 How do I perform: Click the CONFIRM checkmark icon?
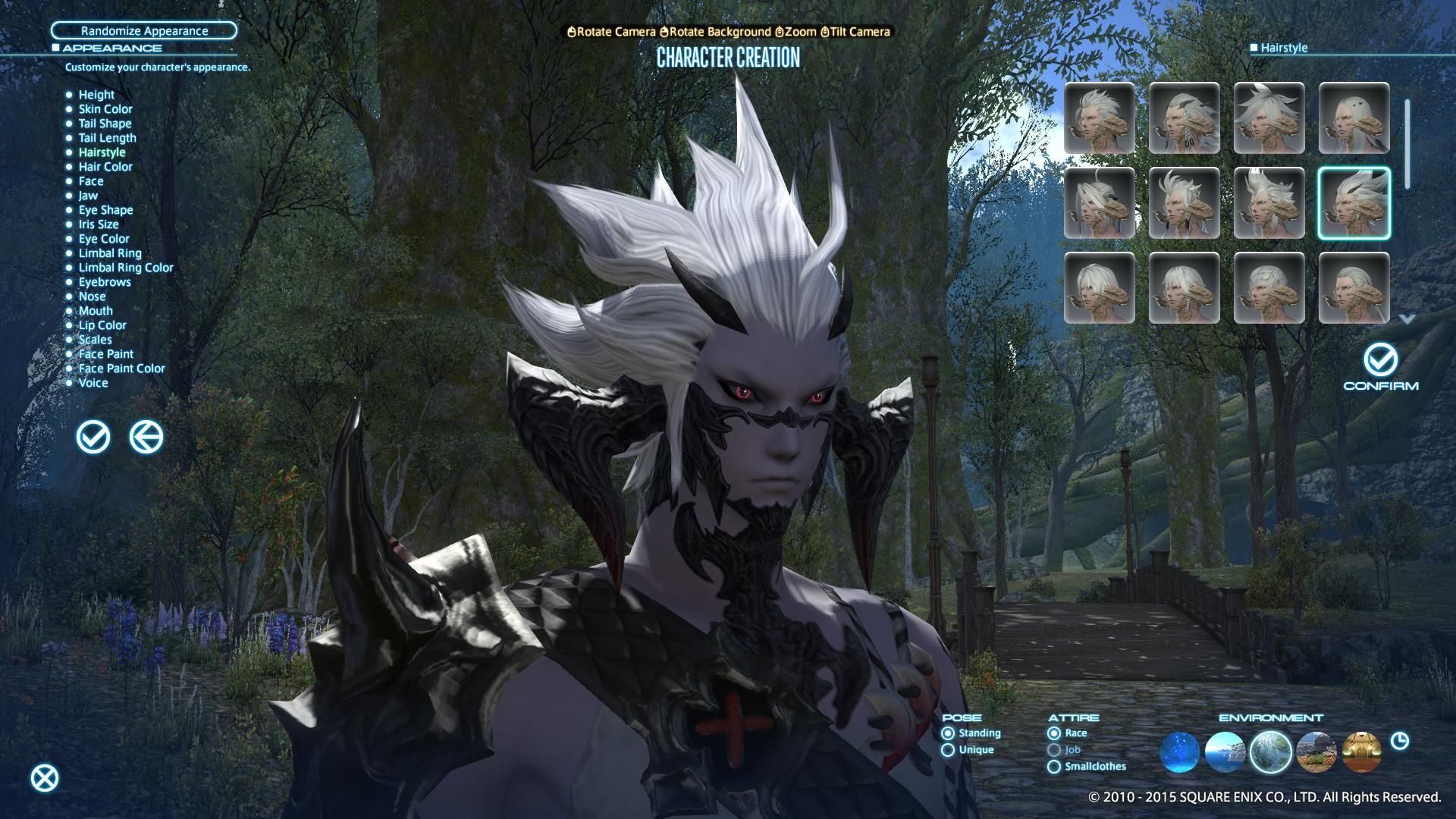[1381, 360]
